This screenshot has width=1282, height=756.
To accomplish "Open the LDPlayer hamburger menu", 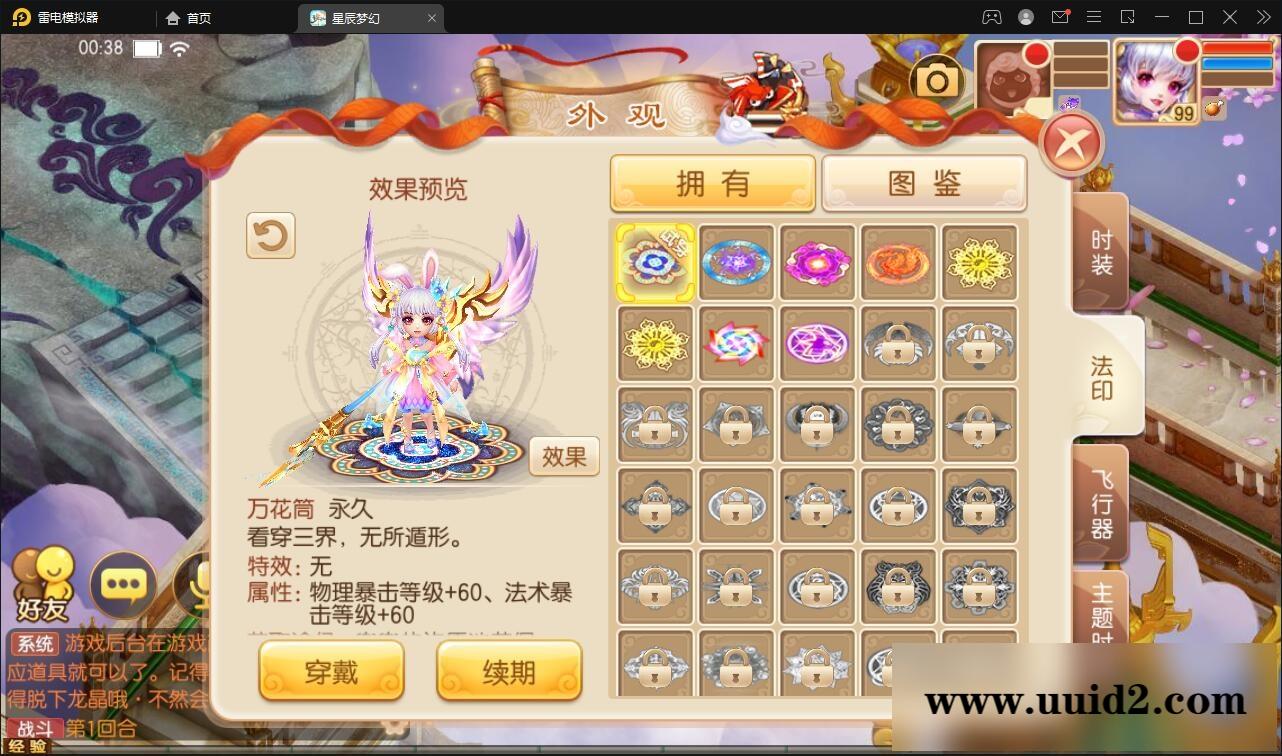I will tap(1094, 17).
